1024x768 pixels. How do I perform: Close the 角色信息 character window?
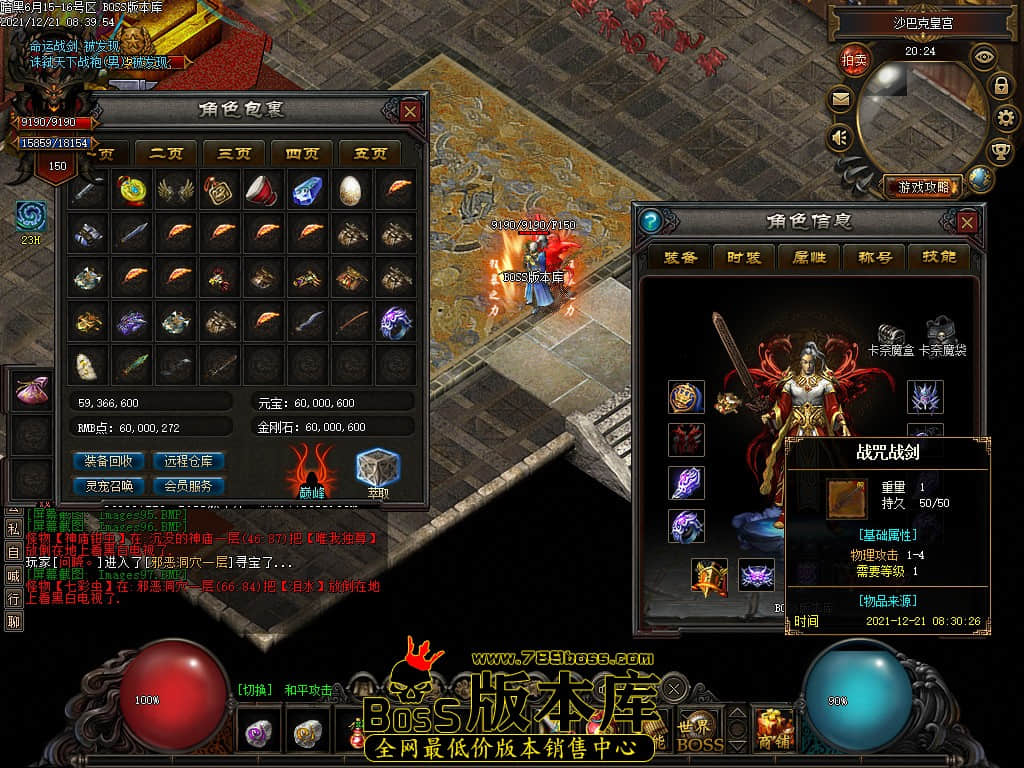click(967, 221)
